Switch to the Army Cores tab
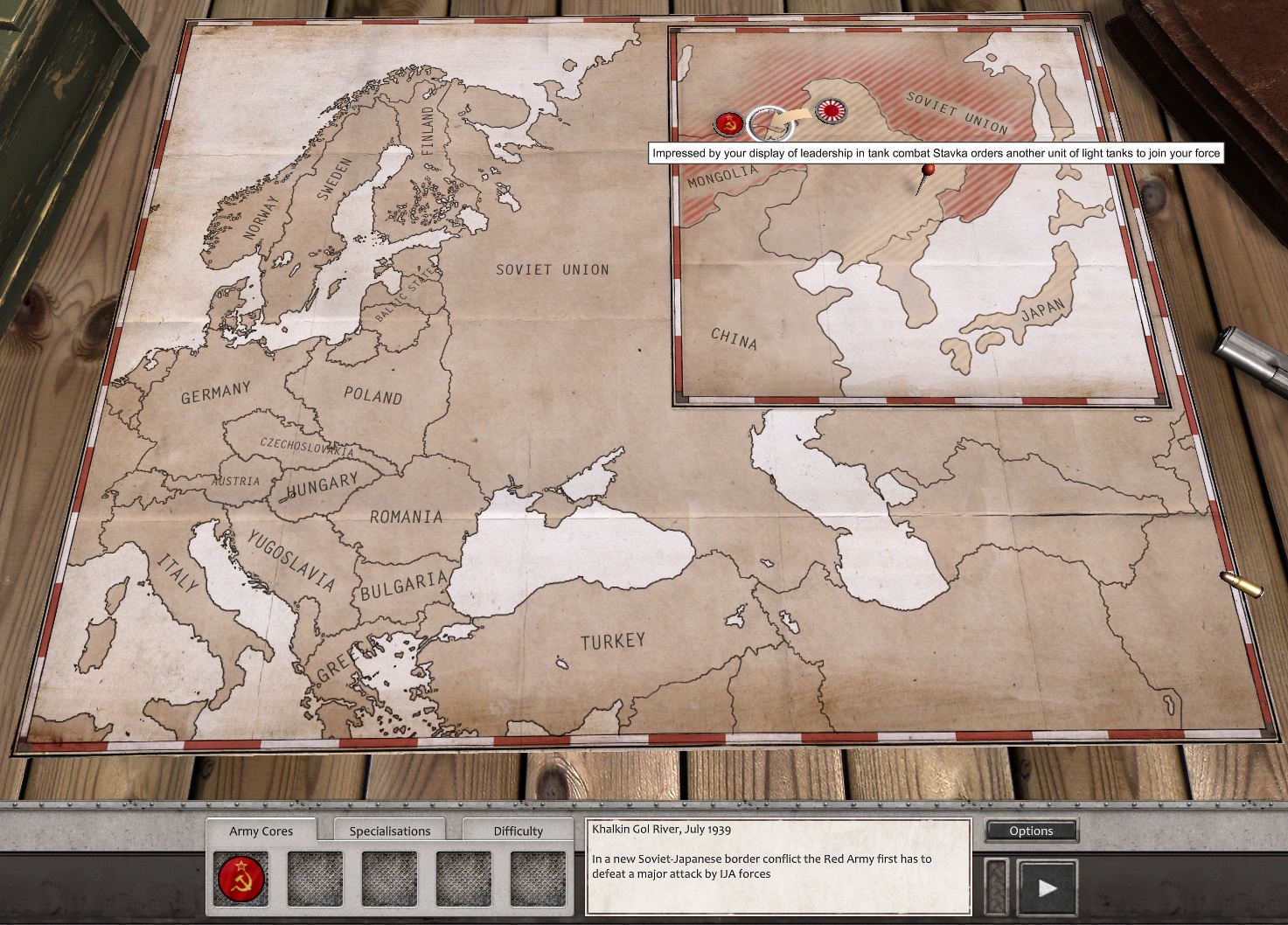 [261, 831]
